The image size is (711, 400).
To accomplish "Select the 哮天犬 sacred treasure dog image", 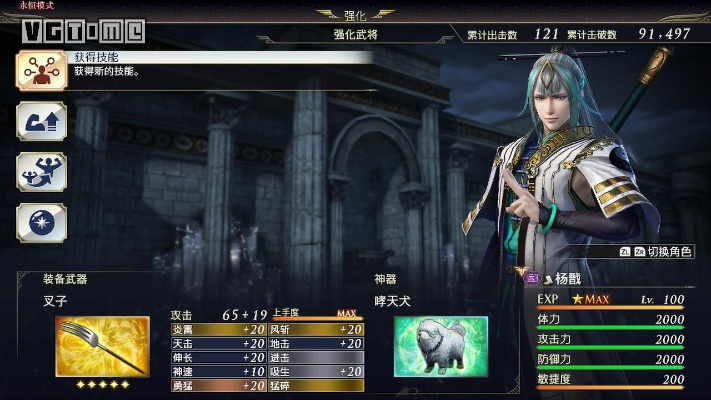I will point(440,346).
